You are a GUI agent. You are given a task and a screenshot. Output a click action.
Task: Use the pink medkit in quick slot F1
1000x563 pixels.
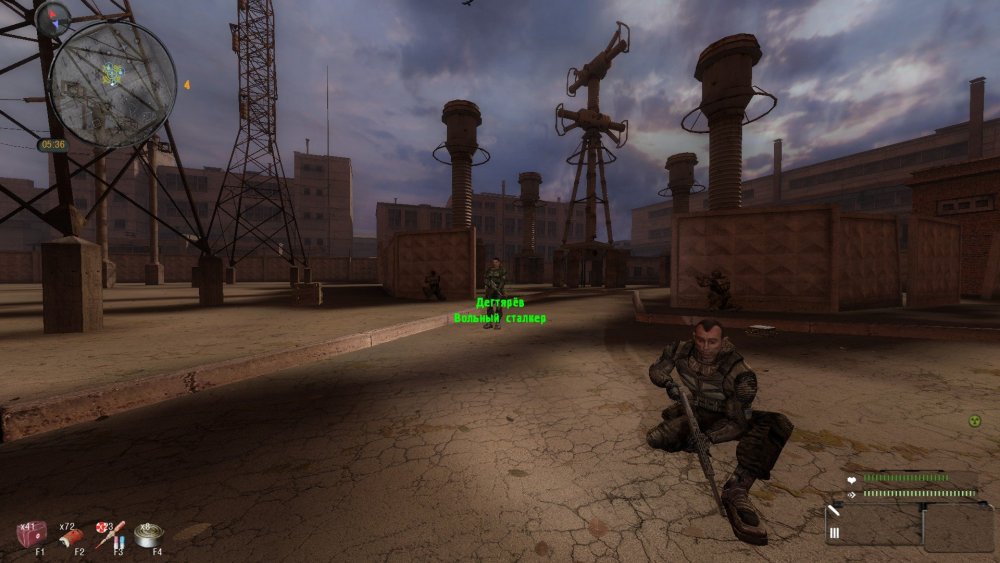coord(30,535)
